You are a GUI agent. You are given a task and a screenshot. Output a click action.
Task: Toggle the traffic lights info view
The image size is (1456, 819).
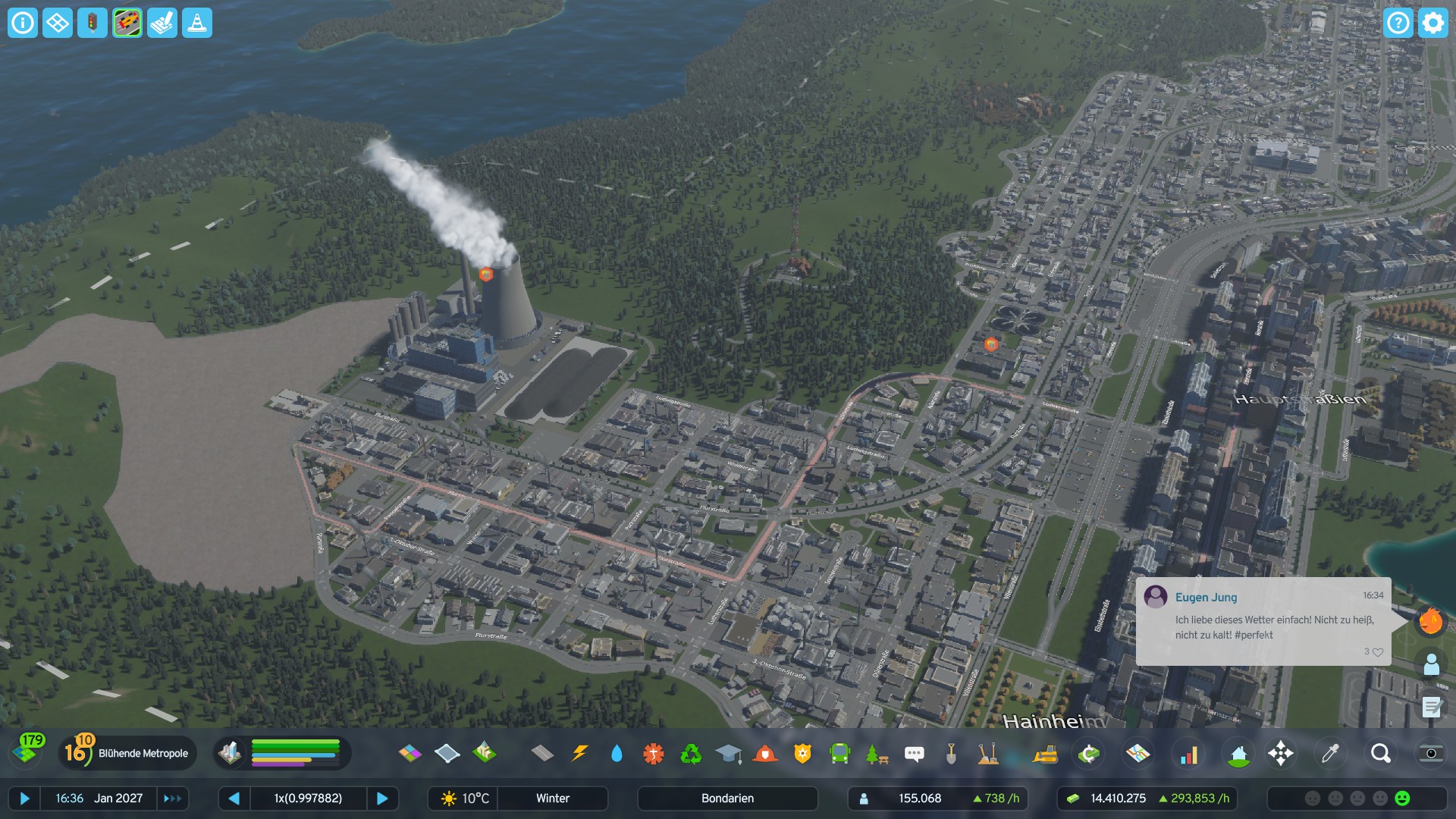click(x=92, y=23)
